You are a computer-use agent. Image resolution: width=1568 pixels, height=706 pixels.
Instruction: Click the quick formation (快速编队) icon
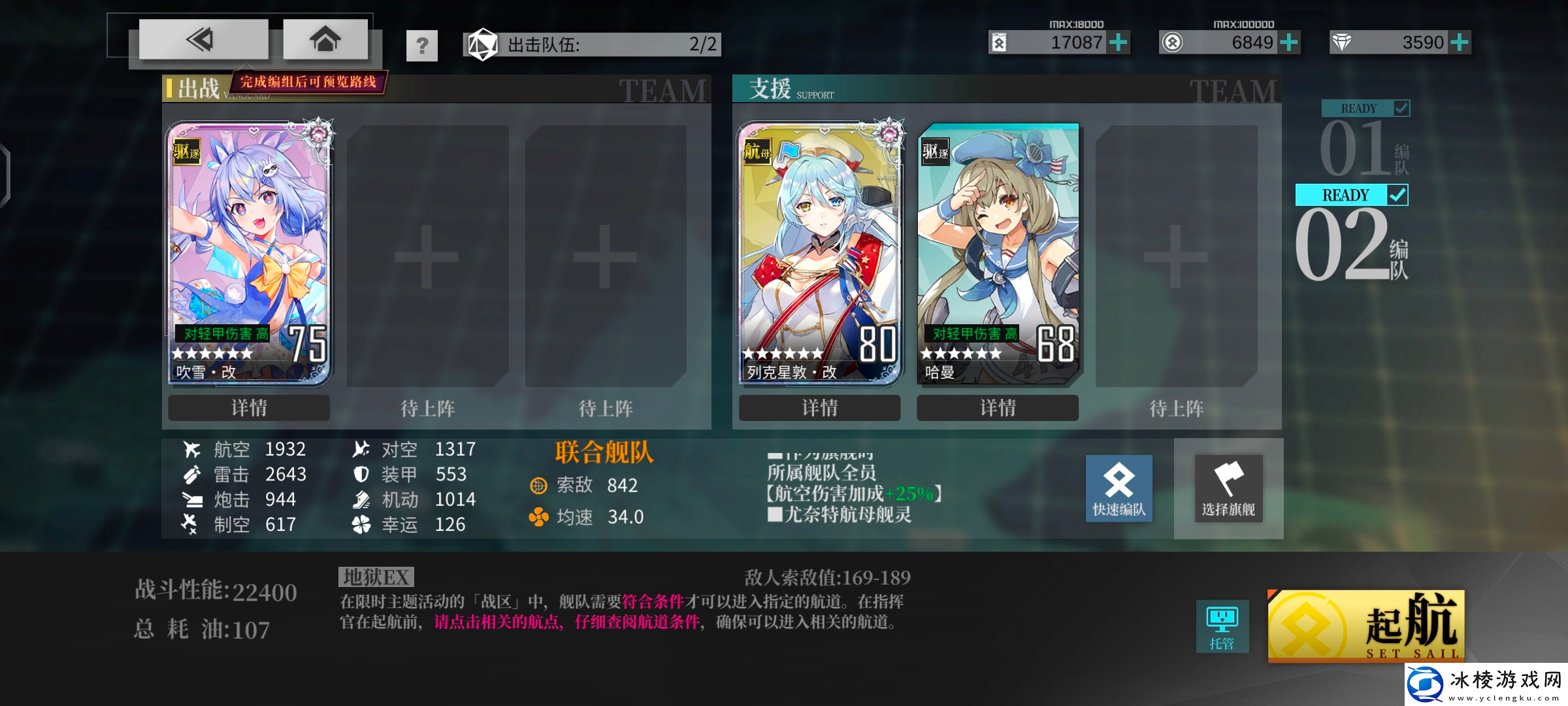(x=1119, y=489)
